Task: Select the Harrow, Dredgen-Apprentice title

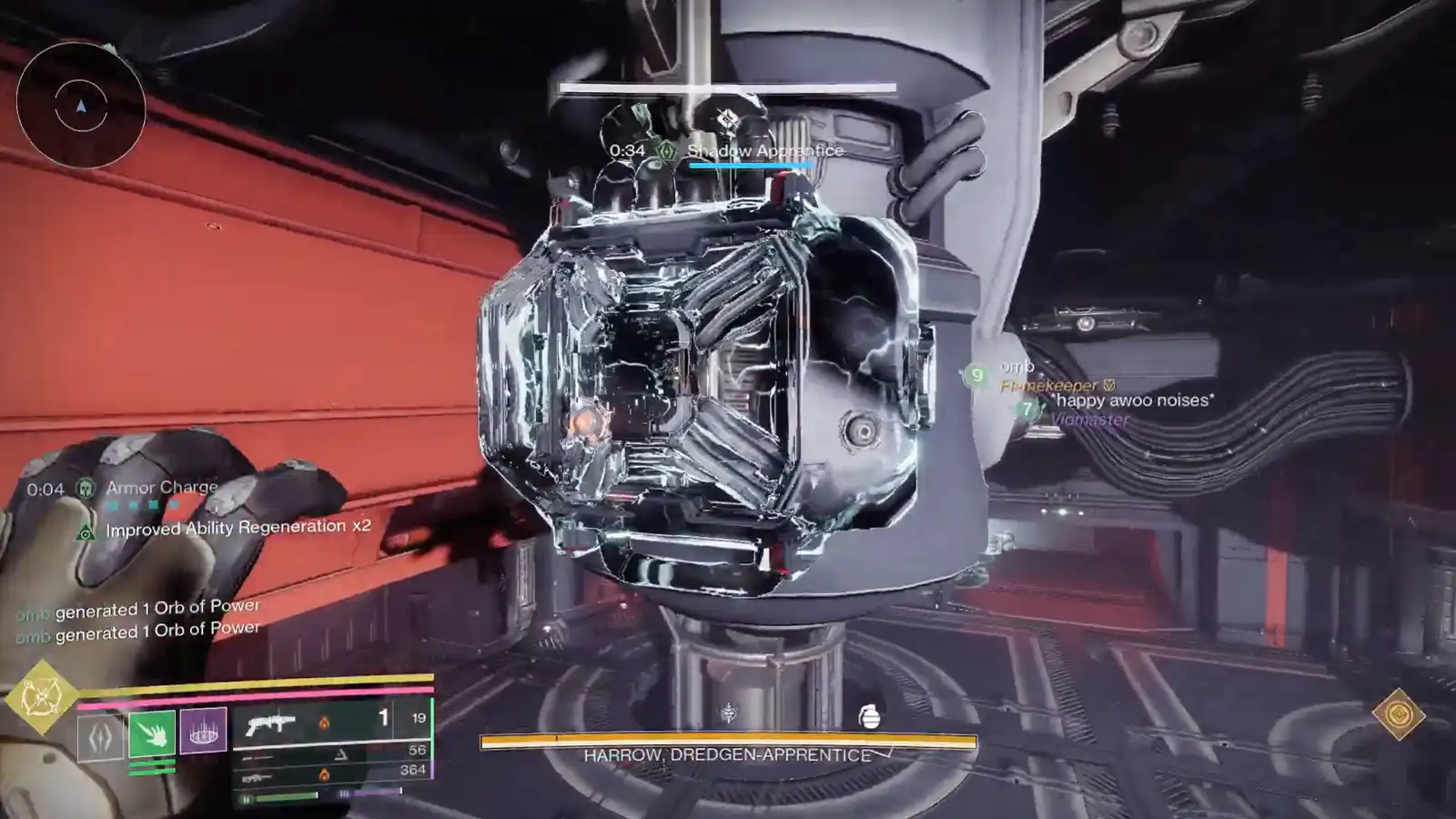Action: [x=728, y=753]
